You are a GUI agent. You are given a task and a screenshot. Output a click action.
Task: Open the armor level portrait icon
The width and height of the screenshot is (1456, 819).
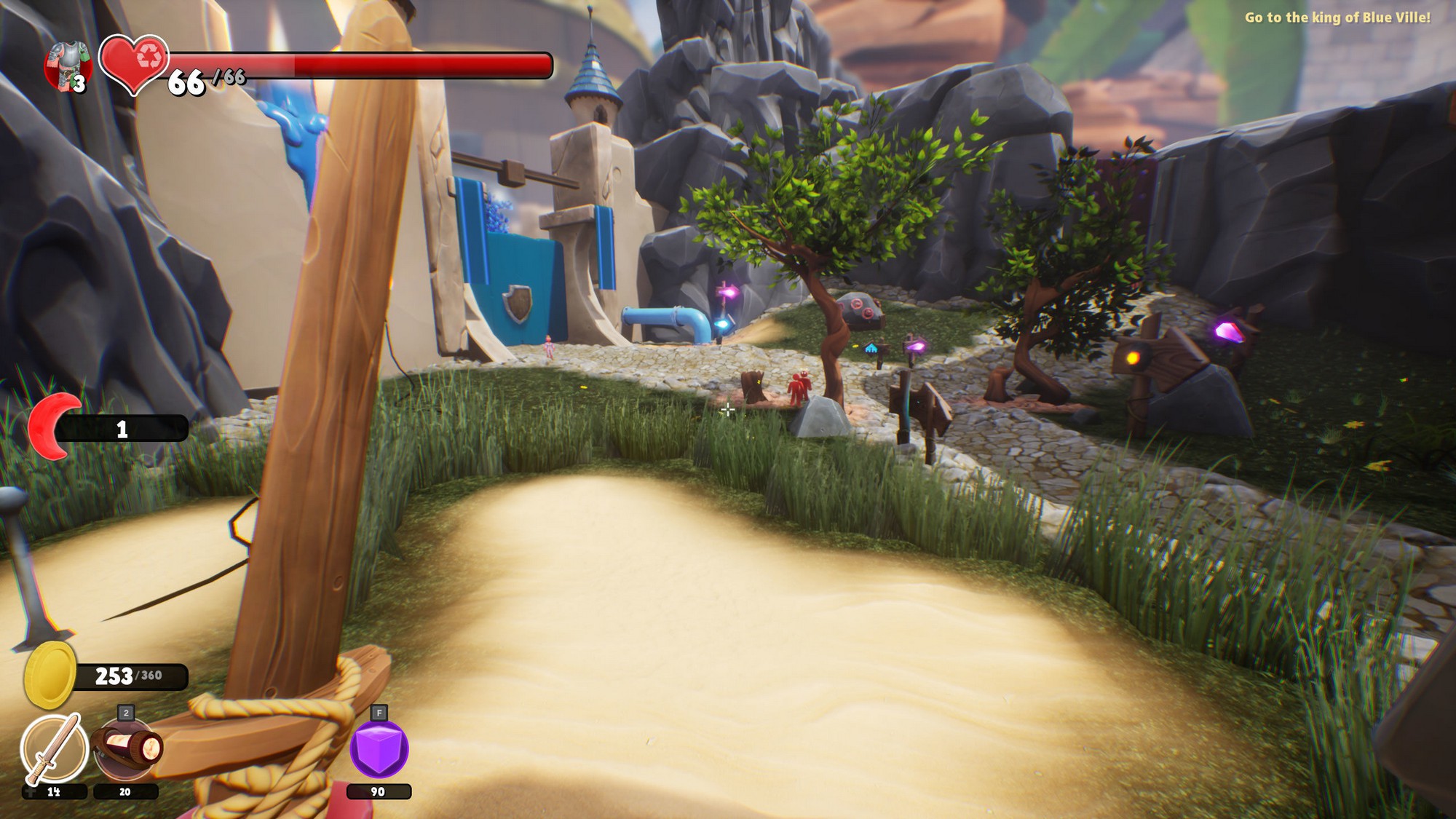point(68,66)
